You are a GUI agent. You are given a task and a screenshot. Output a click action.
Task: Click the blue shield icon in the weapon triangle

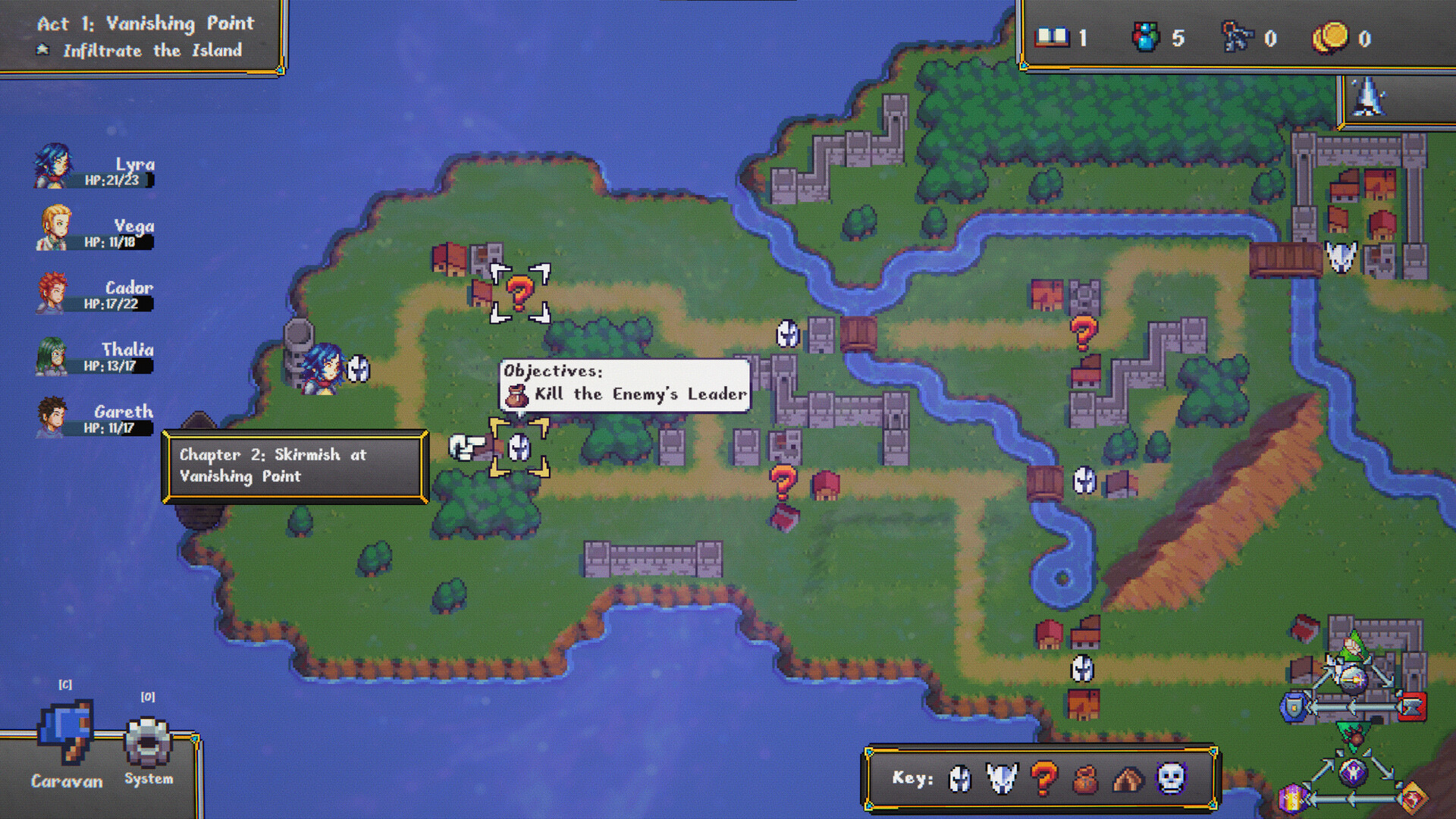pos(1294,706)
